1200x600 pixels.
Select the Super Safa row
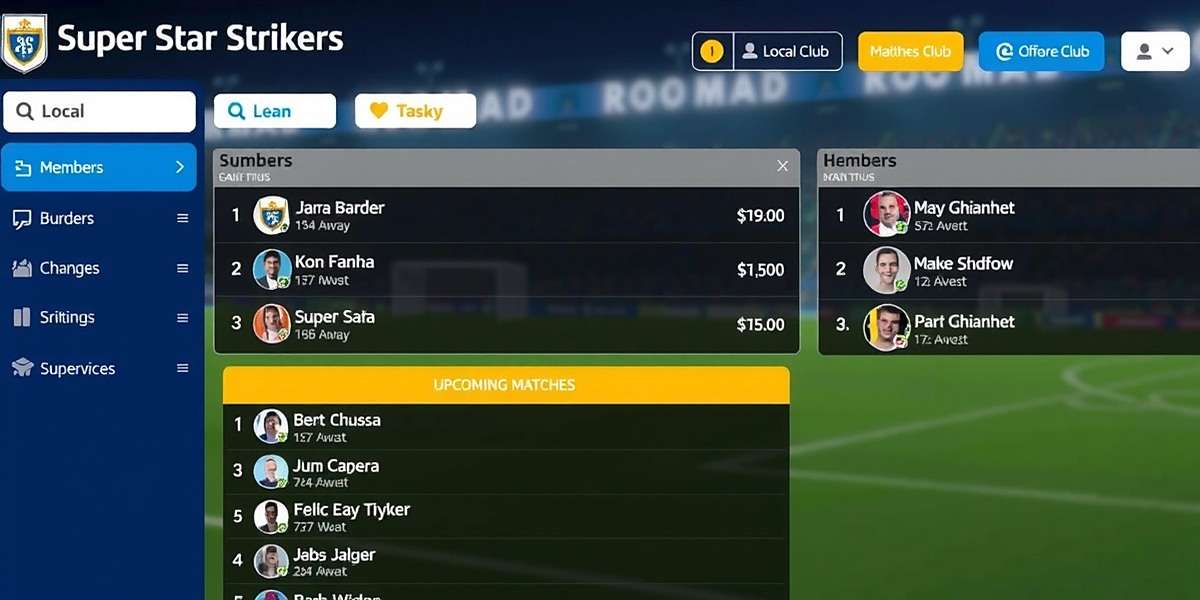(507, 324)
